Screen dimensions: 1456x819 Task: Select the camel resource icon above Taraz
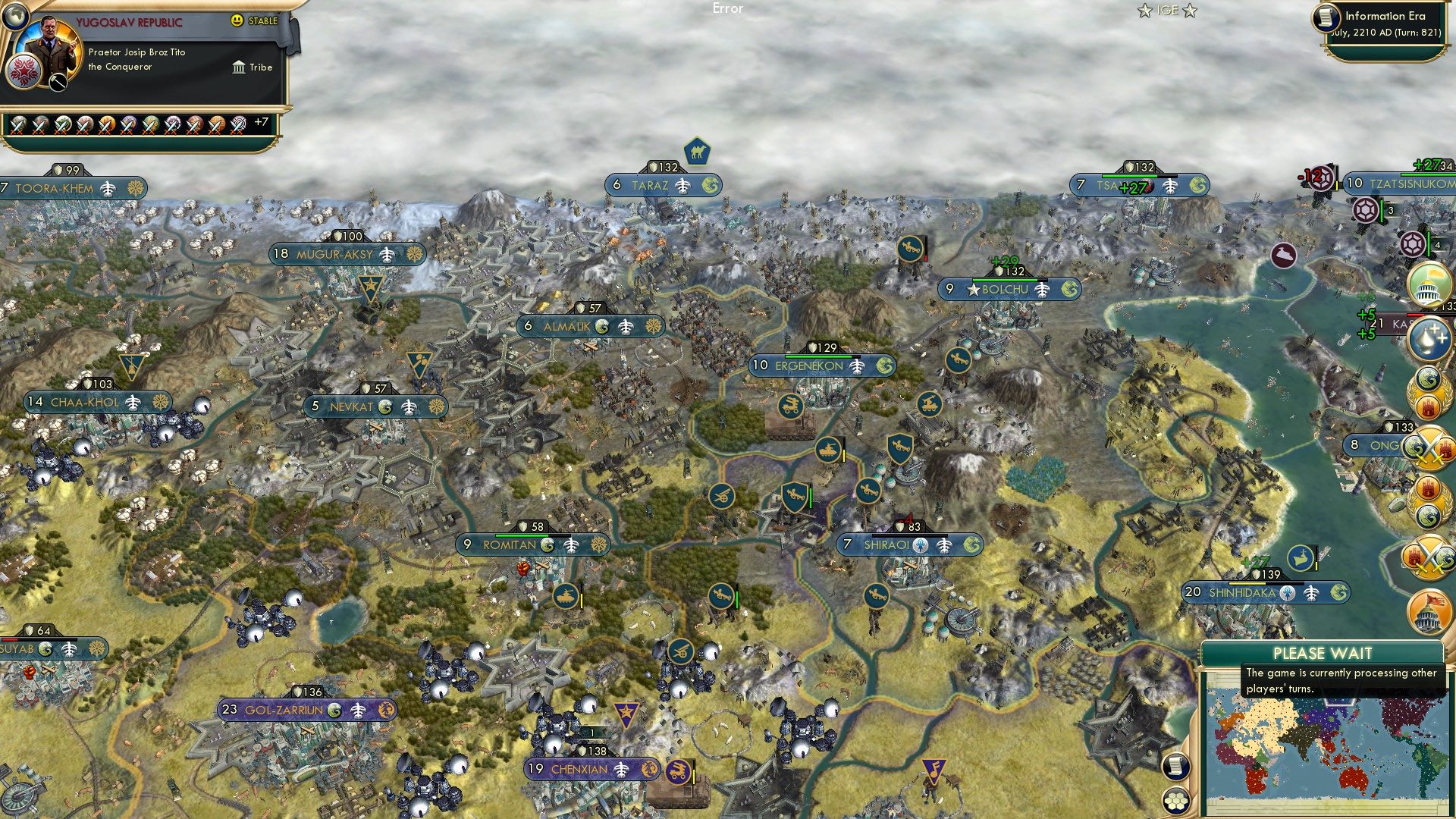click(698, 152)
